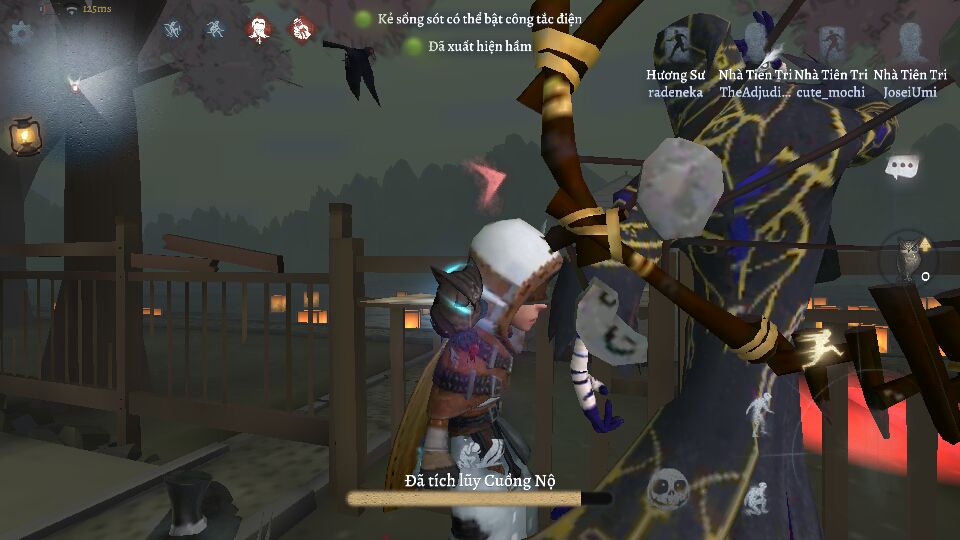This screenshot has height=540, width=960.
Task: Tap the standing figure stance button
Action: (761, 413)
